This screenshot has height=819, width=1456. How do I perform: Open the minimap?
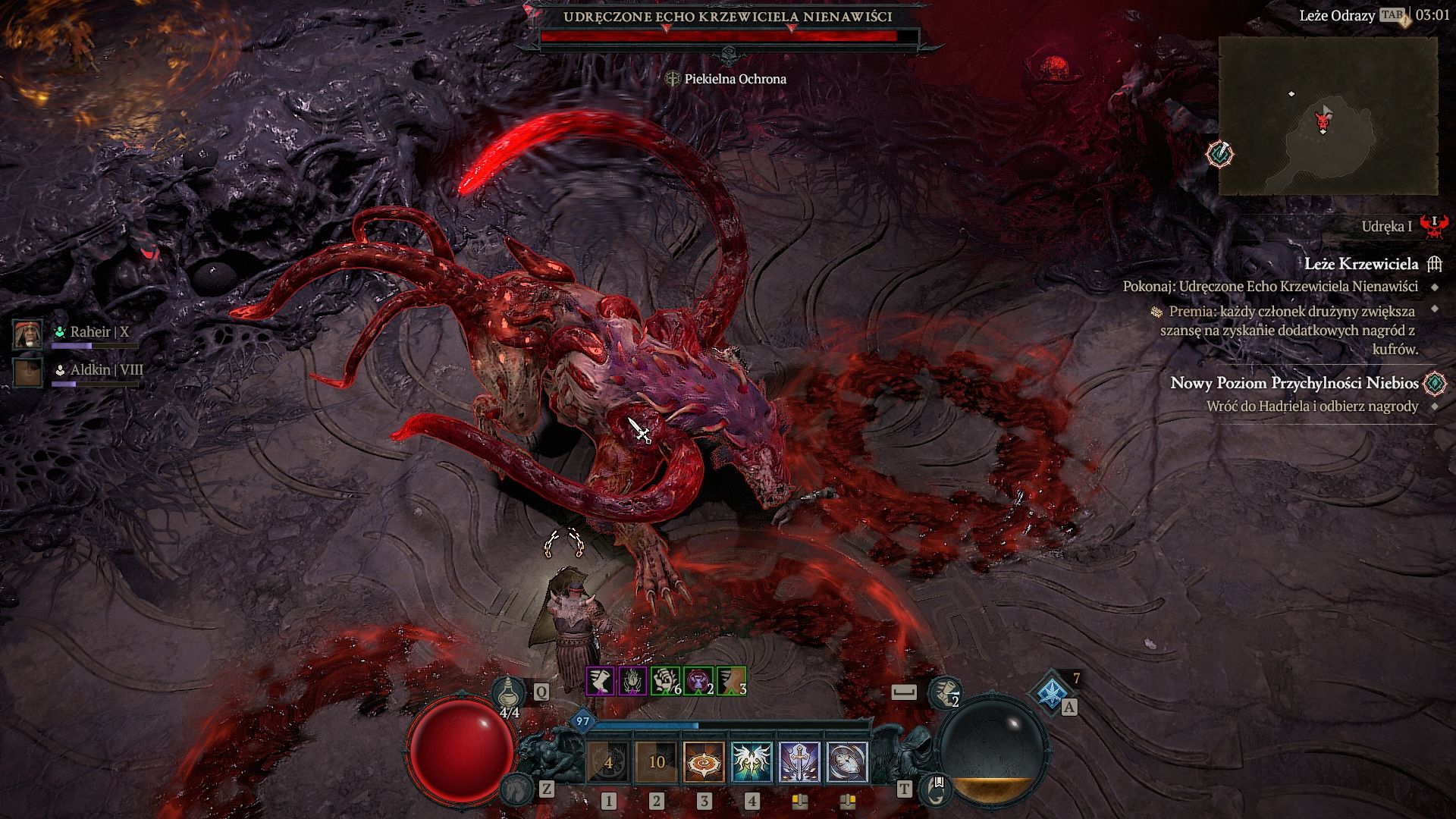1327,115
